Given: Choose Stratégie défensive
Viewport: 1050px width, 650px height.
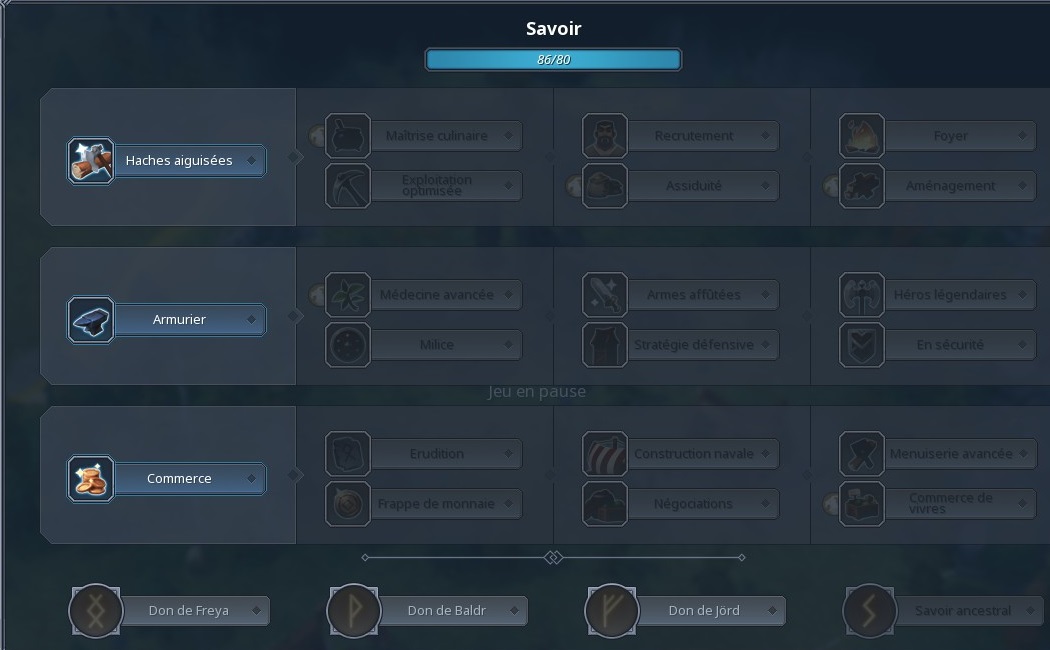Looking at the screenshot, I should click(692, 345).
